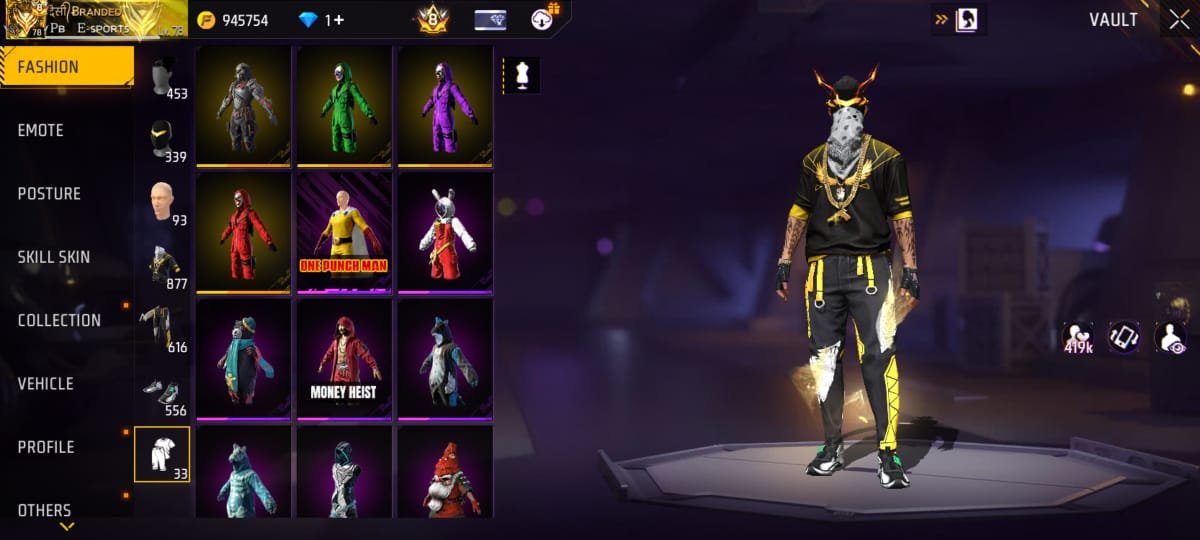Open the shoes category with 556 items
This screenshot has width=1200, height=540.
tap(162, 392)
